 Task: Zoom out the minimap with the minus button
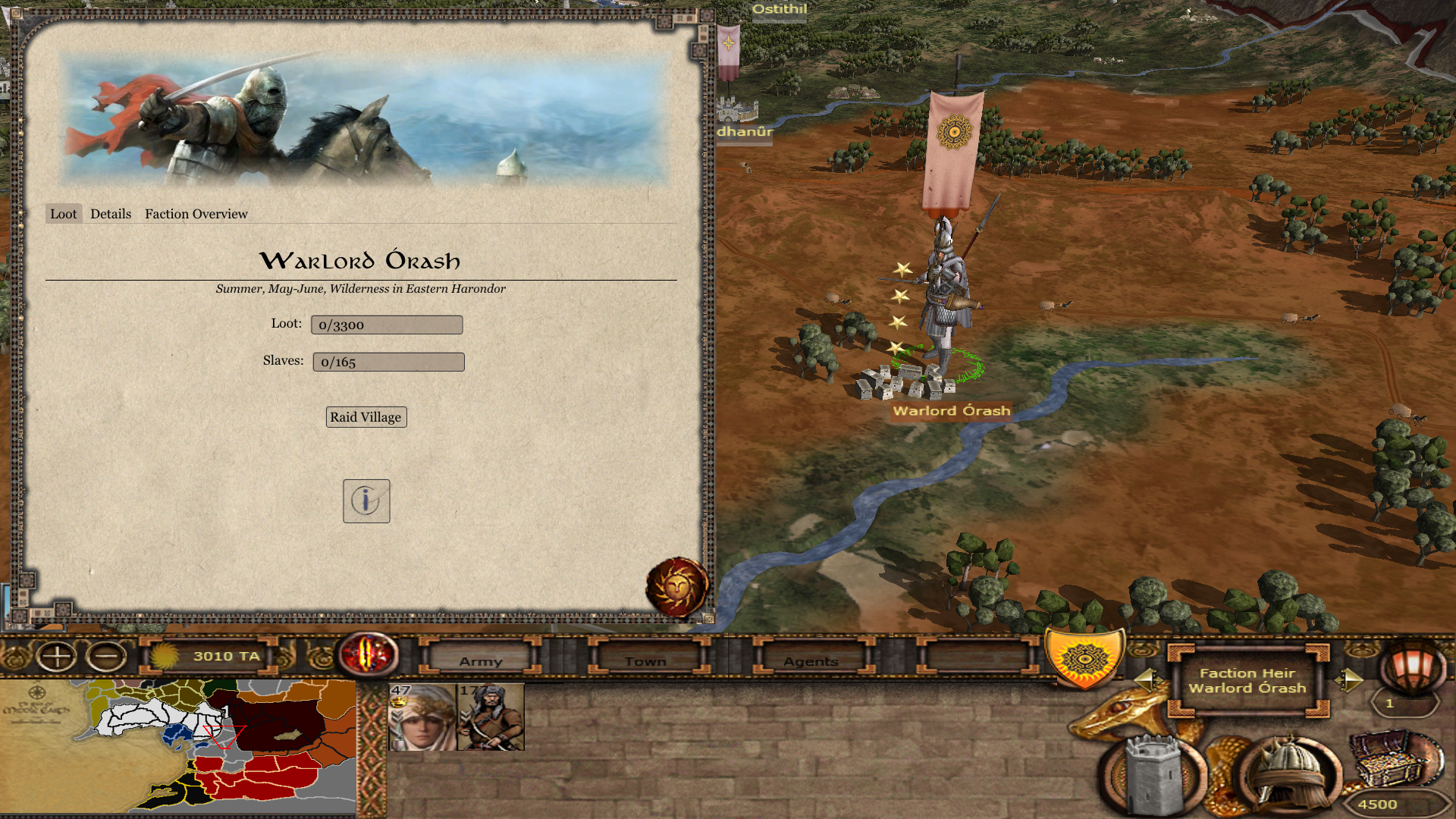106,656
